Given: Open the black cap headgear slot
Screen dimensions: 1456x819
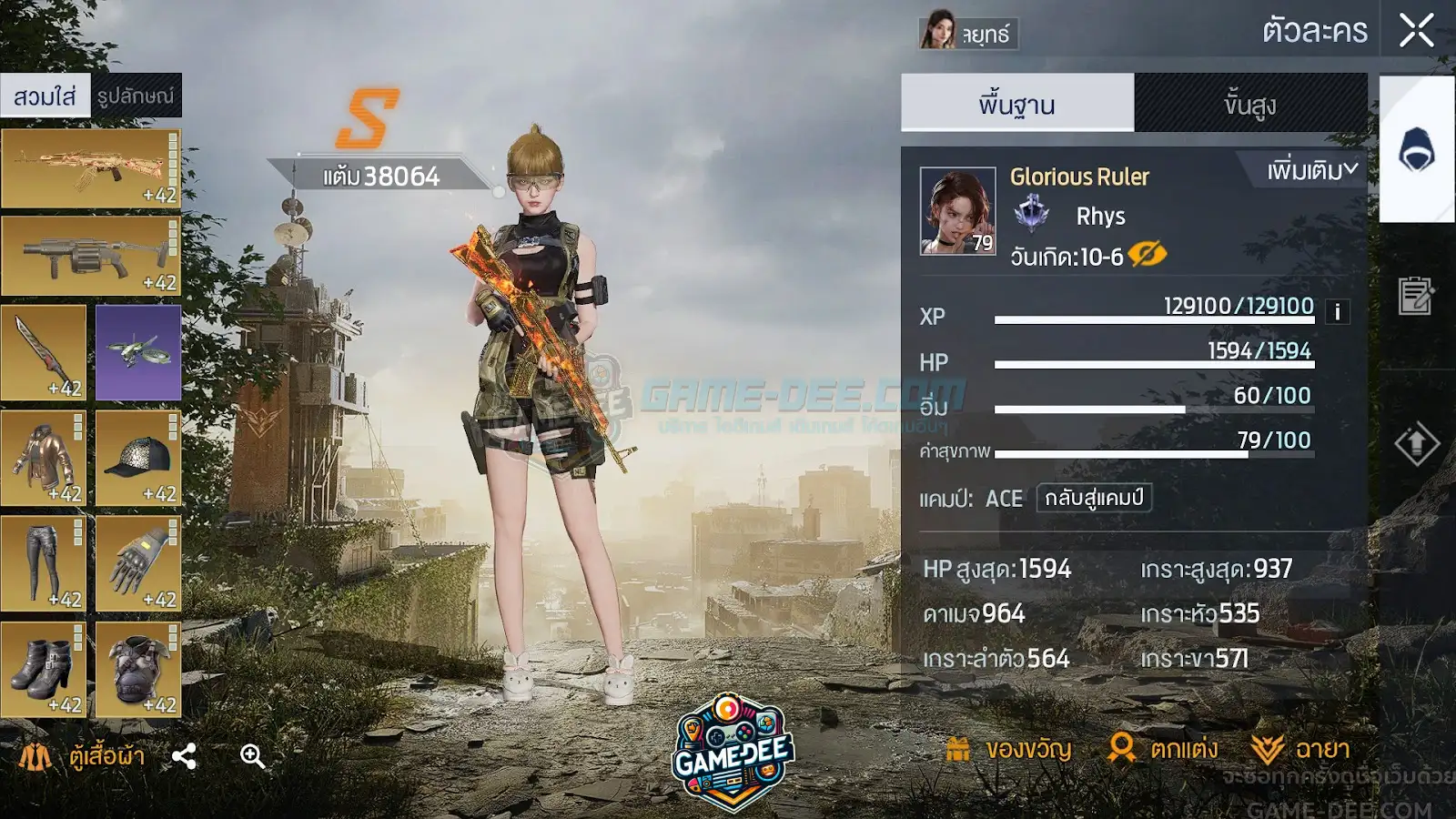Looking at the screenshot, I should 138,459.
